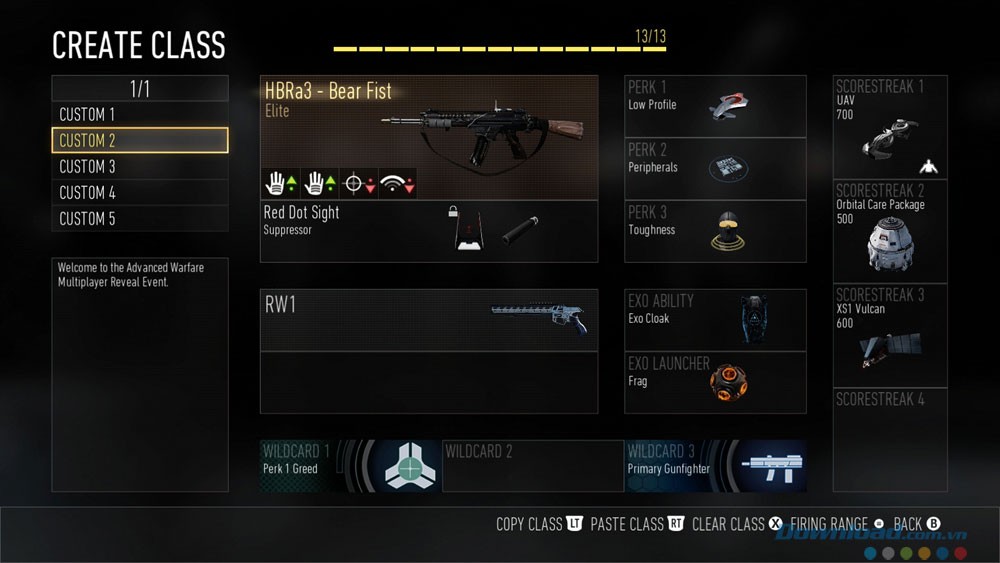
Task: Choose the Custom 2 class entry
Action: [x=139, y=141]
